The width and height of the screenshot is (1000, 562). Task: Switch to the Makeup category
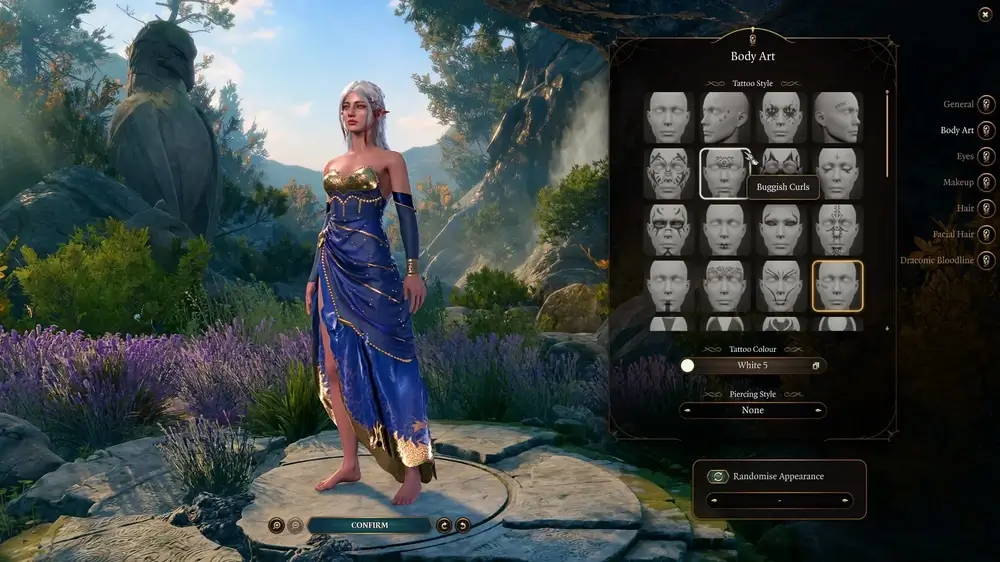[986, 182]
